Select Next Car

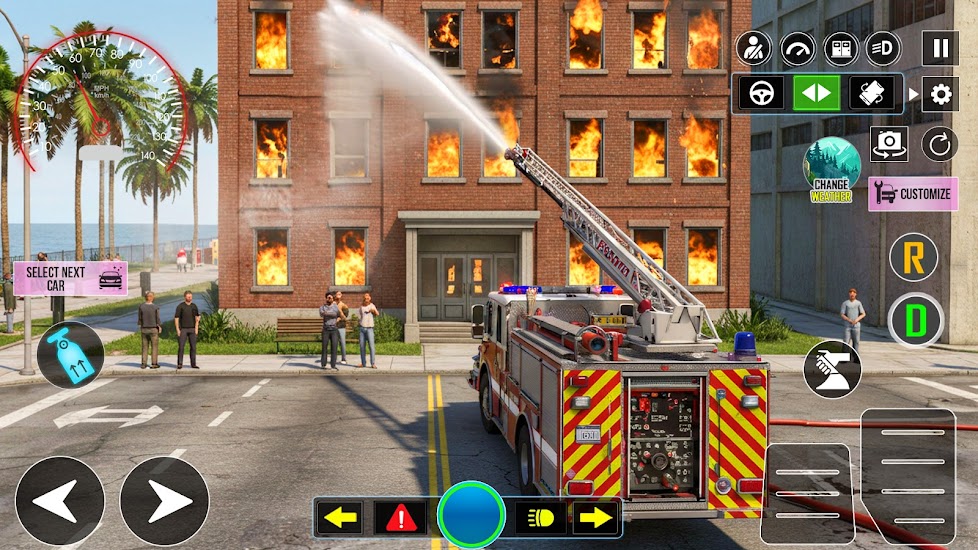(70, 277)
